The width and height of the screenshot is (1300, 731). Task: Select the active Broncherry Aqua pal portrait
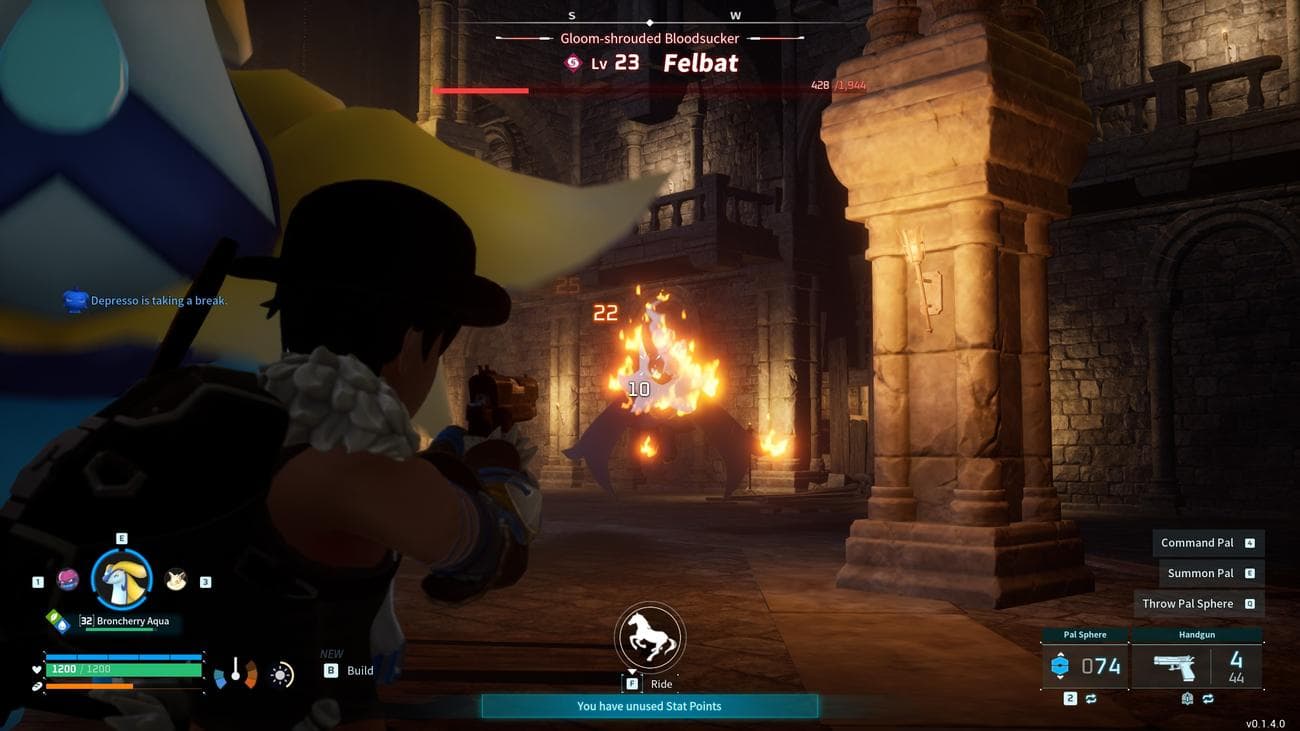click(x=122, y=579)
